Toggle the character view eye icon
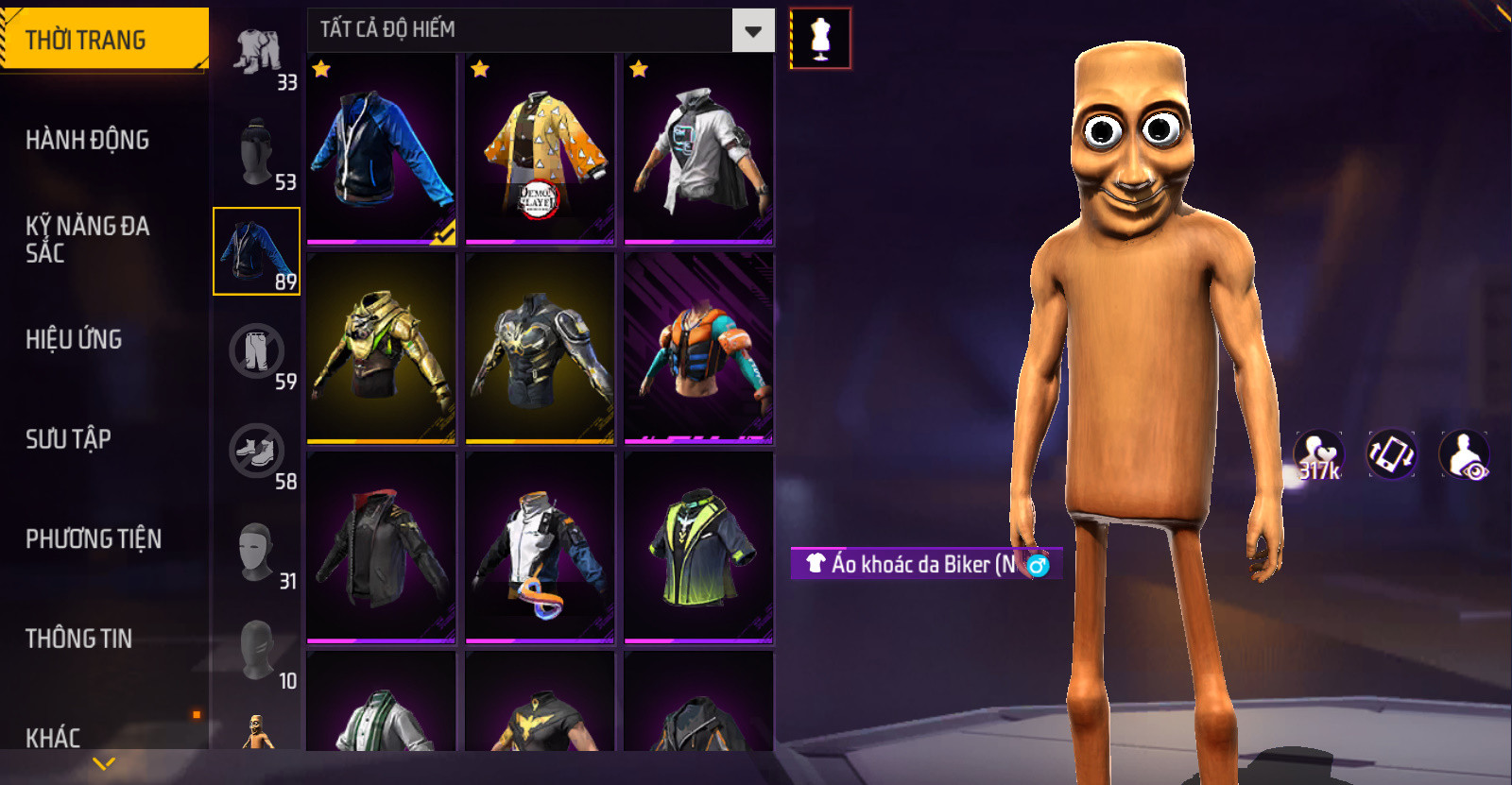The height and width of the screenshot is (785, 1512). point(1464,455)
